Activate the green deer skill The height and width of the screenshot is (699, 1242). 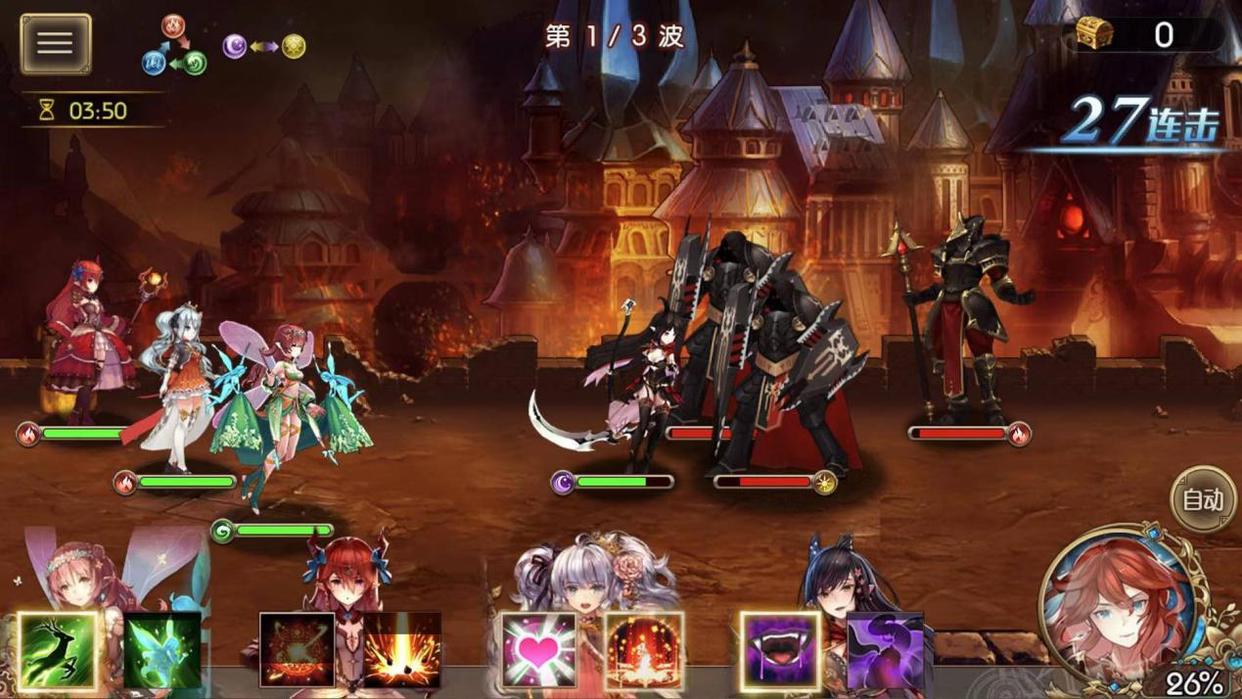coord(58,651)
